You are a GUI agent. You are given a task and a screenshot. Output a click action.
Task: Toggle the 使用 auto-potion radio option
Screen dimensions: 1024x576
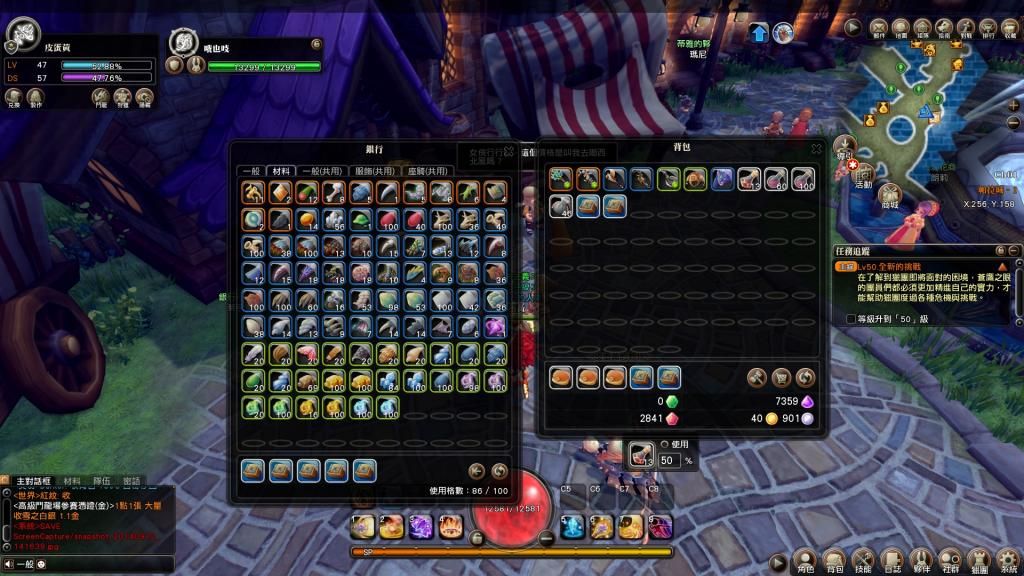pyautogui.click(x=665, y=444)
